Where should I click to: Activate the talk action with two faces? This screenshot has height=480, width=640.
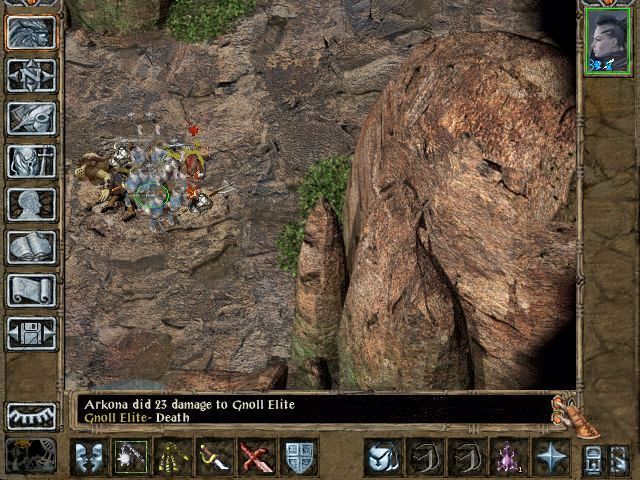coord(89,458)
